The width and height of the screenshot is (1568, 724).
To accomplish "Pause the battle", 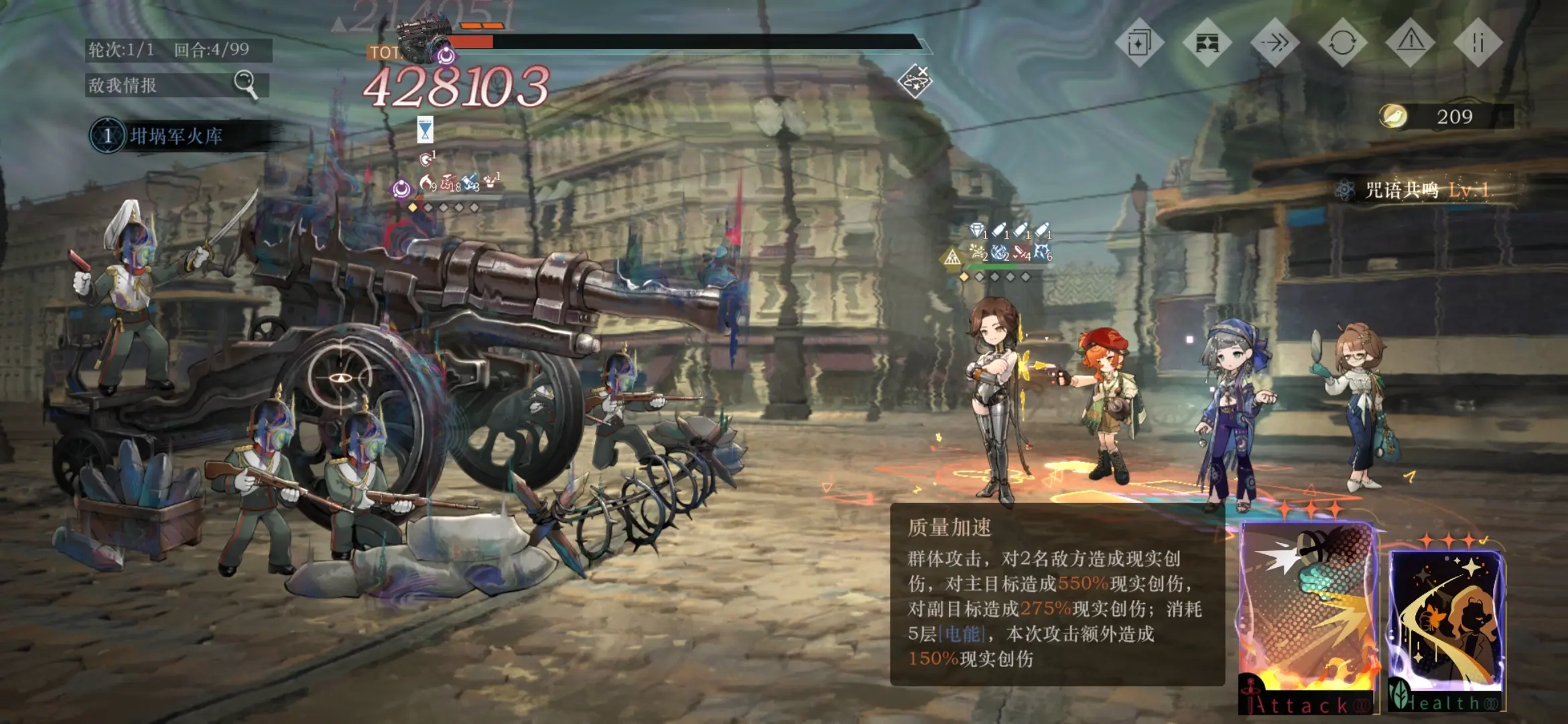I will (1478, 44).
